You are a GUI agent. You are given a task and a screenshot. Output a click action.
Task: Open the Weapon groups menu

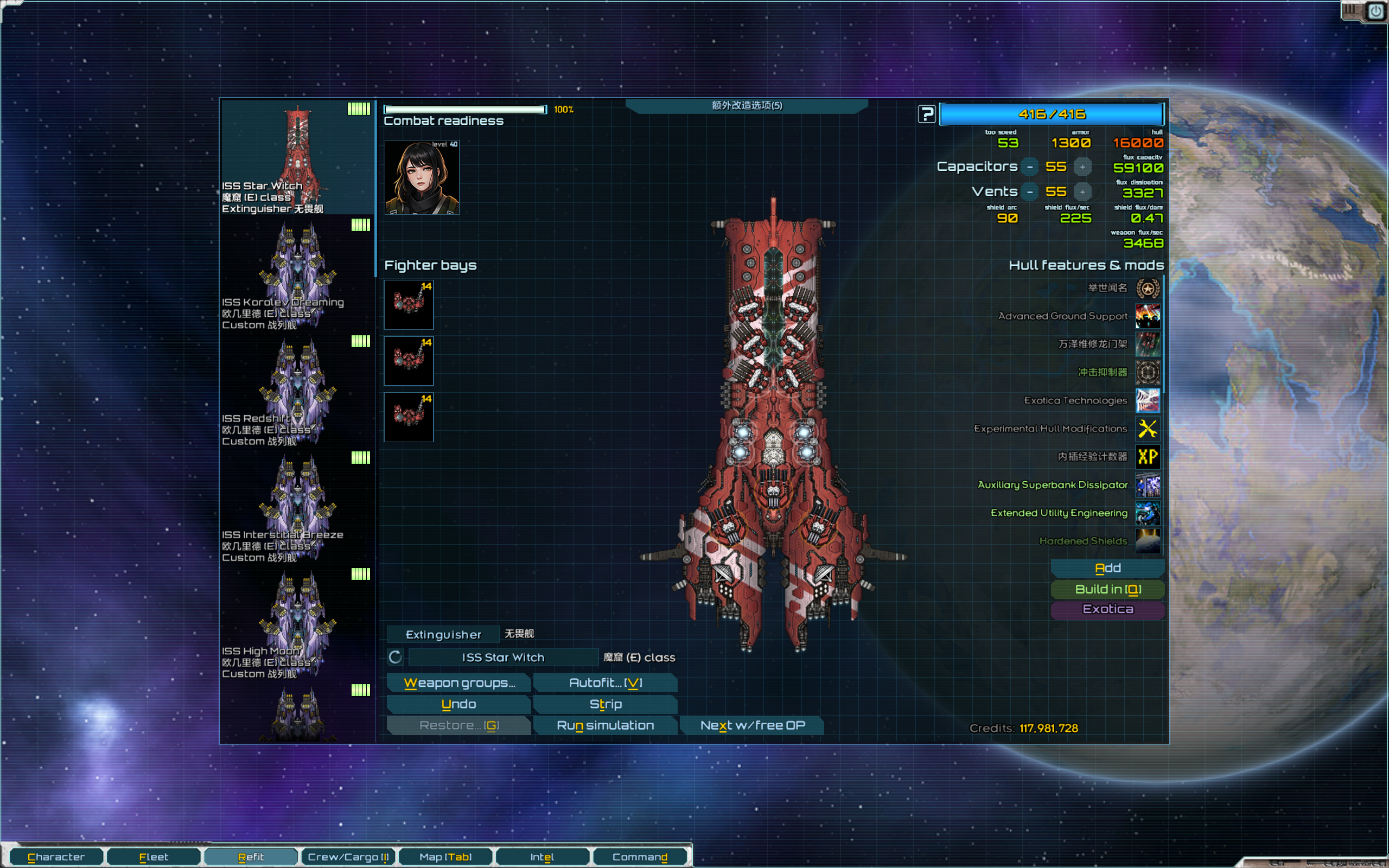coord(458,682)
